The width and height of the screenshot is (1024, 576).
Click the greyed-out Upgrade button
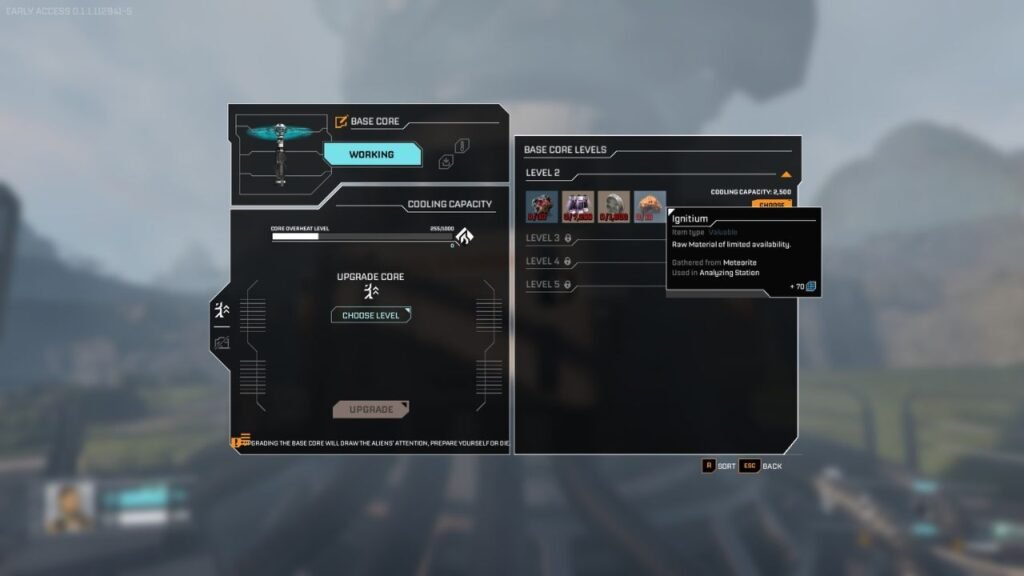[x=371, y=409]
